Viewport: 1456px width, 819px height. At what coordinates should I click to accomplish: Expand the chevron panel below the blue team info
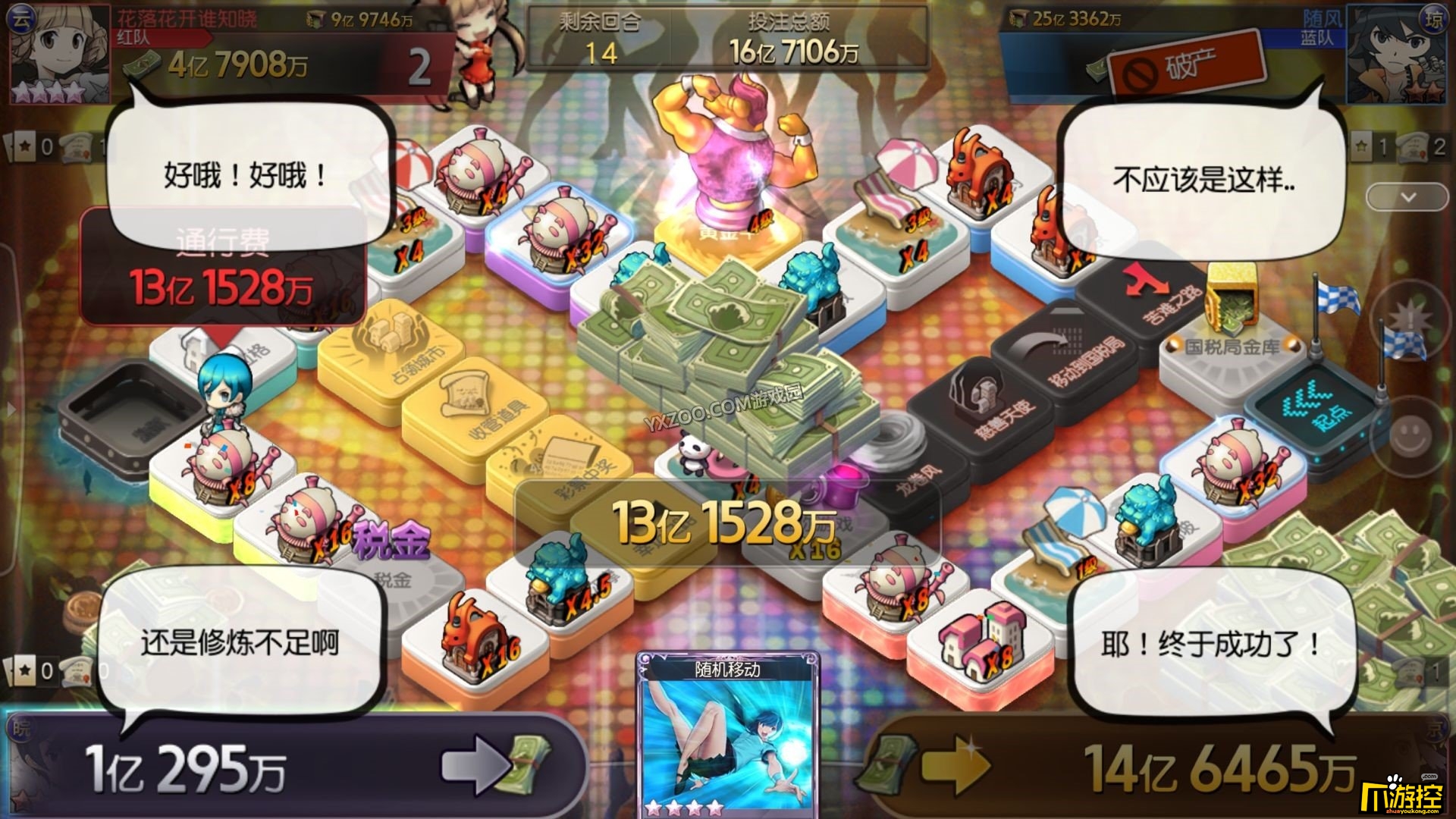1407,196
